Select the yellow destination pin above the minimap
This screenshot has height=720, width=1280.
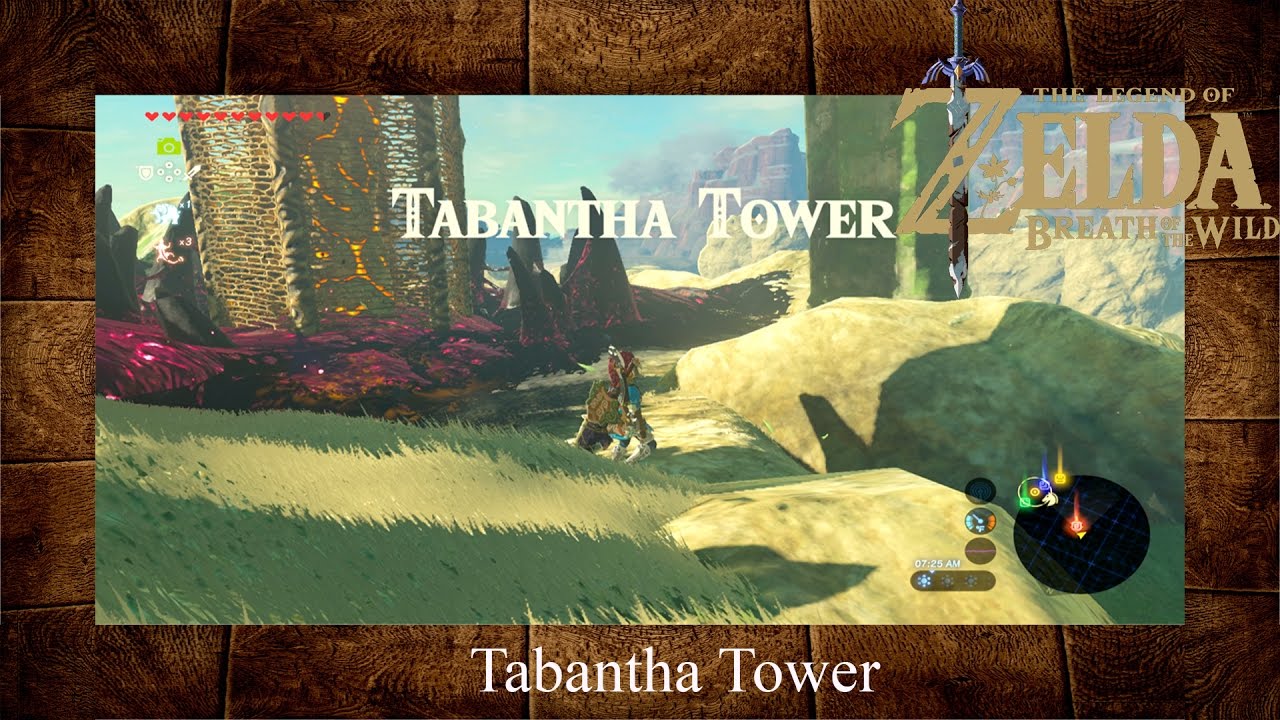1060,477
